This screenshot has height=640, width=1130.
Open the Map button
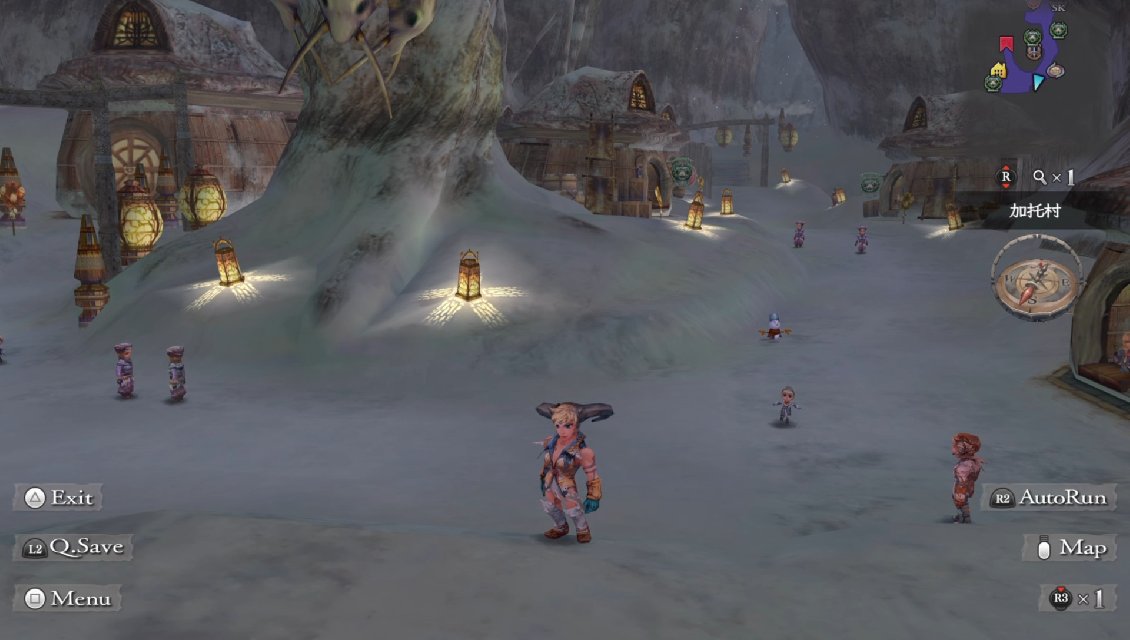click(x=1070, y=548)
